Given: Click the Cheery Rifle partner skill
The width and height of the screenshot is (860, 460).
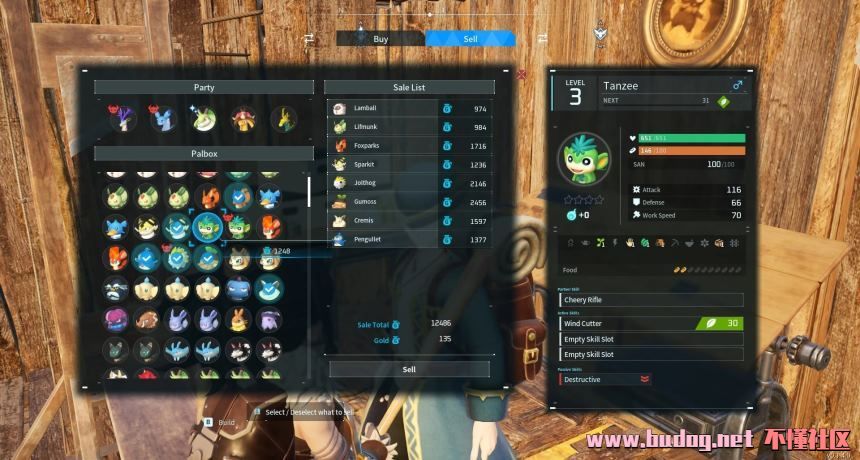Looking at the screenshot, I should [x=650, y=299].
